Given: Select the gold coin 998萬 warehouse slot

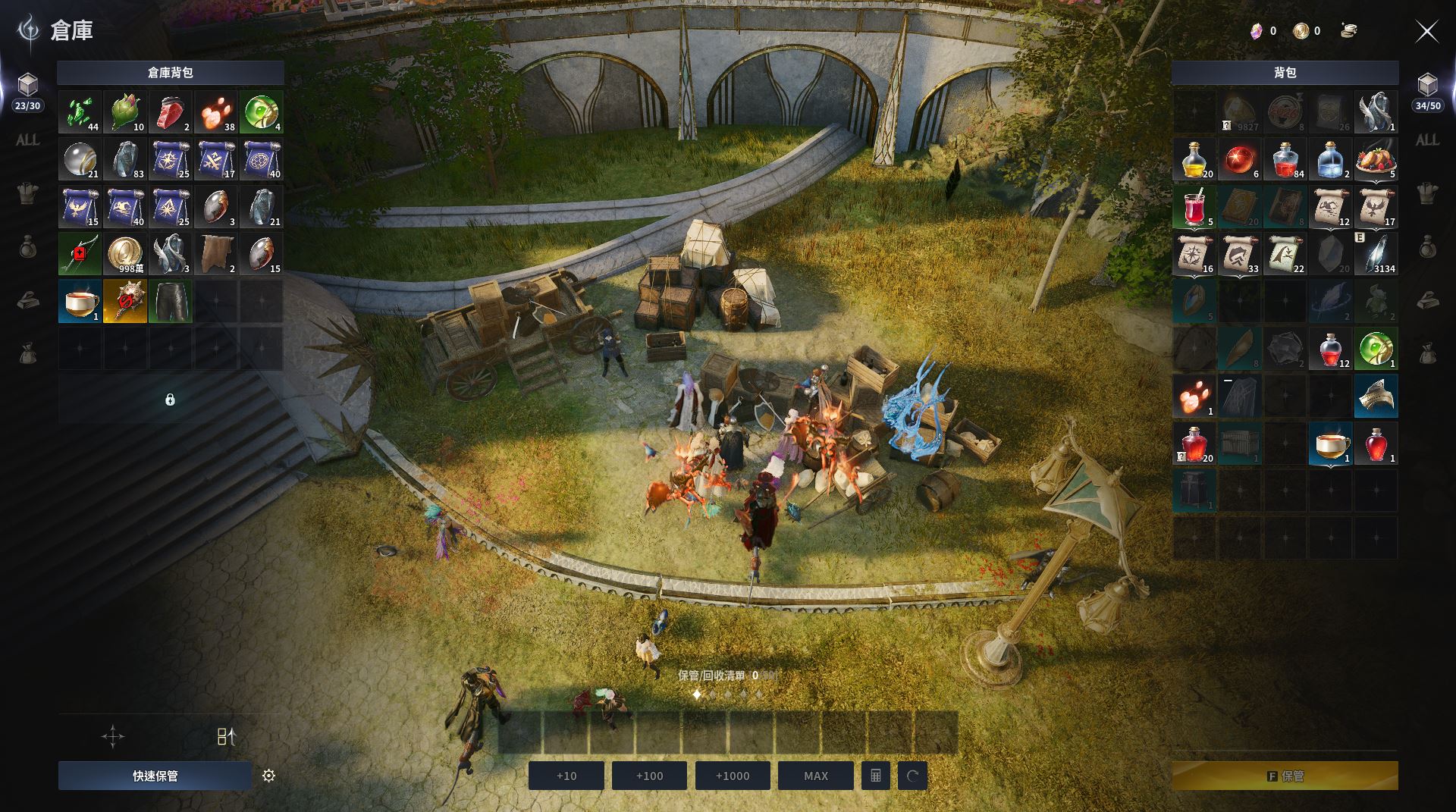Looking at the screenshot, I should pos(125,254).
